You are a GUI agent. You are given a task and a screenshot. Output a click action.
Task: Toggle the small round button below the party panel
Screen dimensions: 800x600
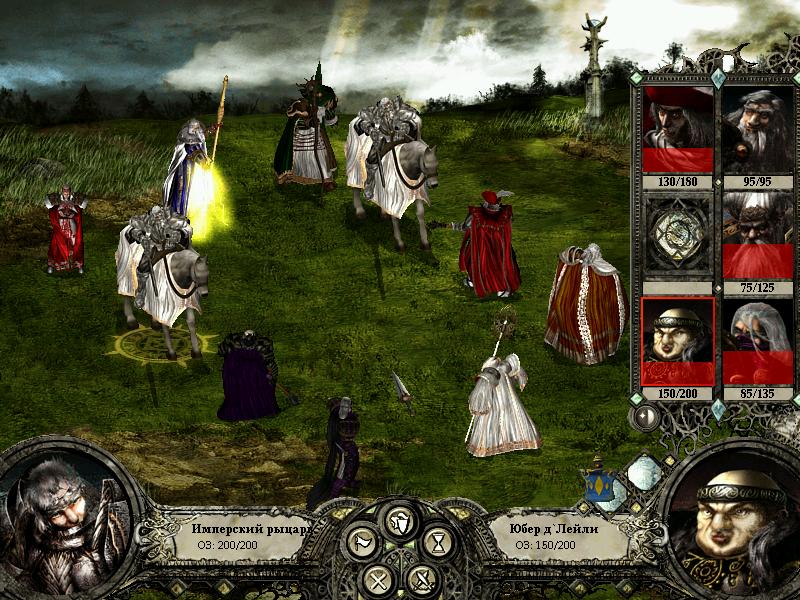(645, 415)
